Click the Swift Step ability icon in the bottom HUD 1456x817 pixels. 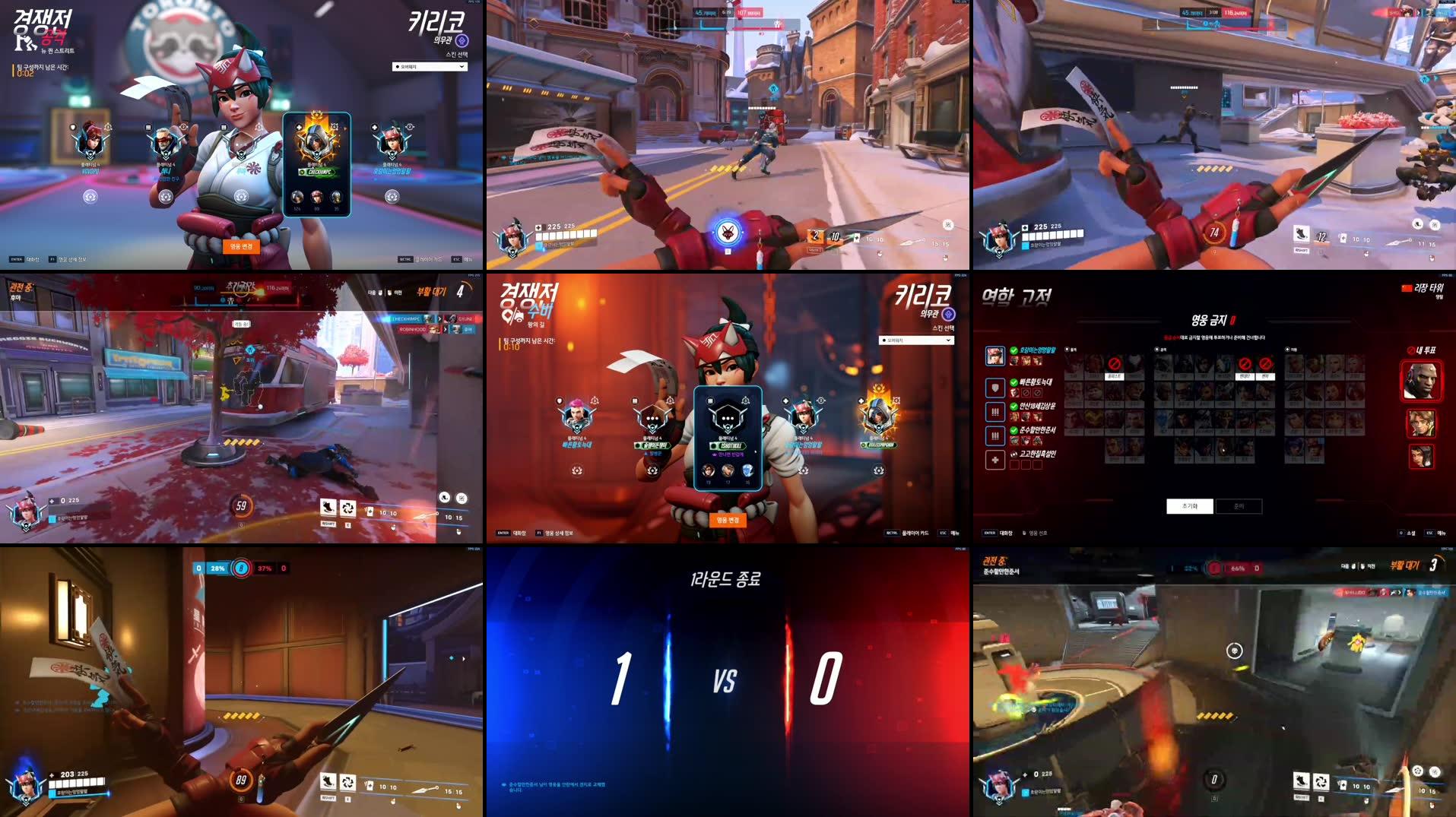pyautogui.click(x=328, y=783)
